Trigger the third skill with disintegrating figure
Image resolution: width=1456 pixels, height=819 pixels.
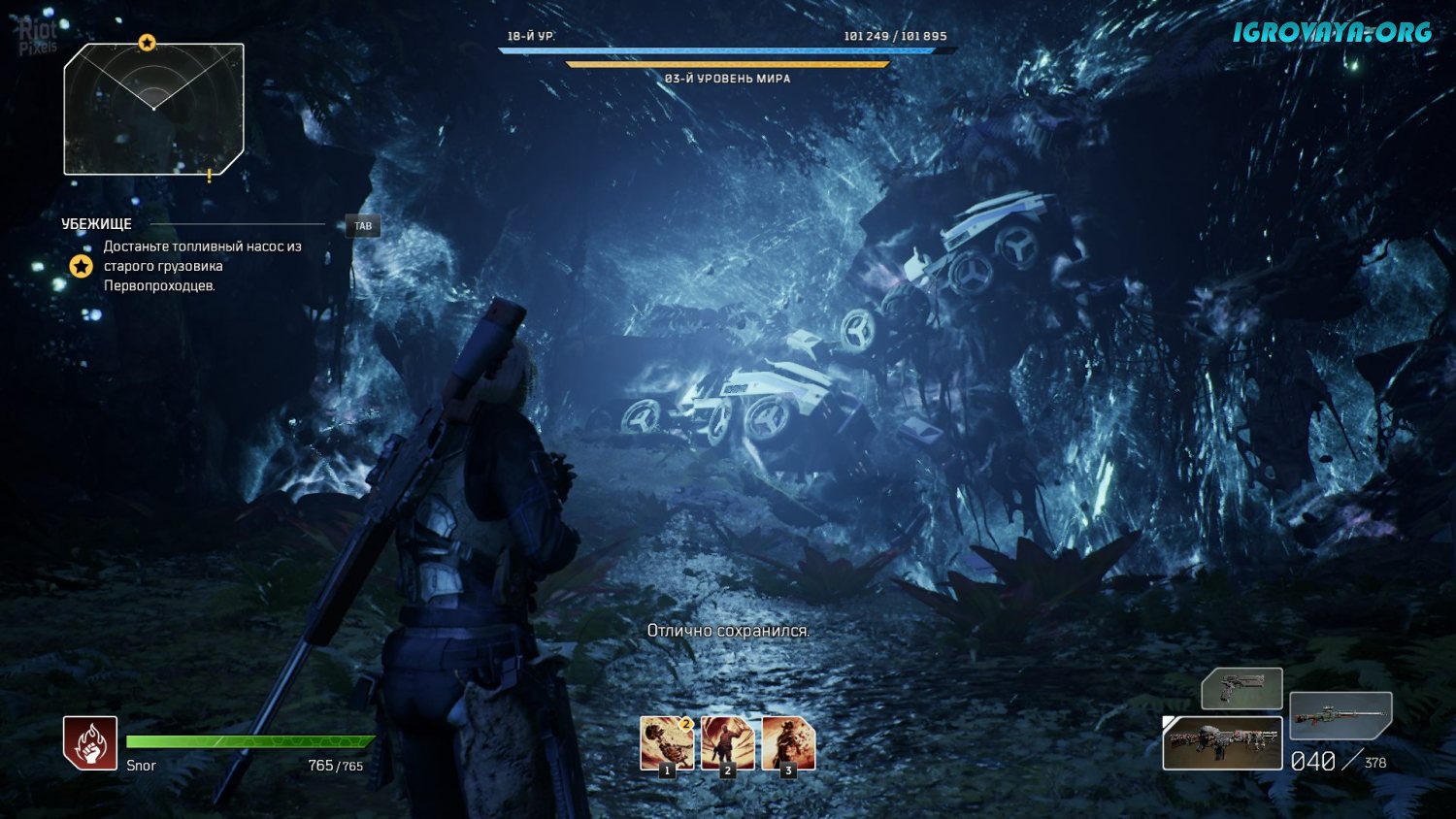pos(788,744)
